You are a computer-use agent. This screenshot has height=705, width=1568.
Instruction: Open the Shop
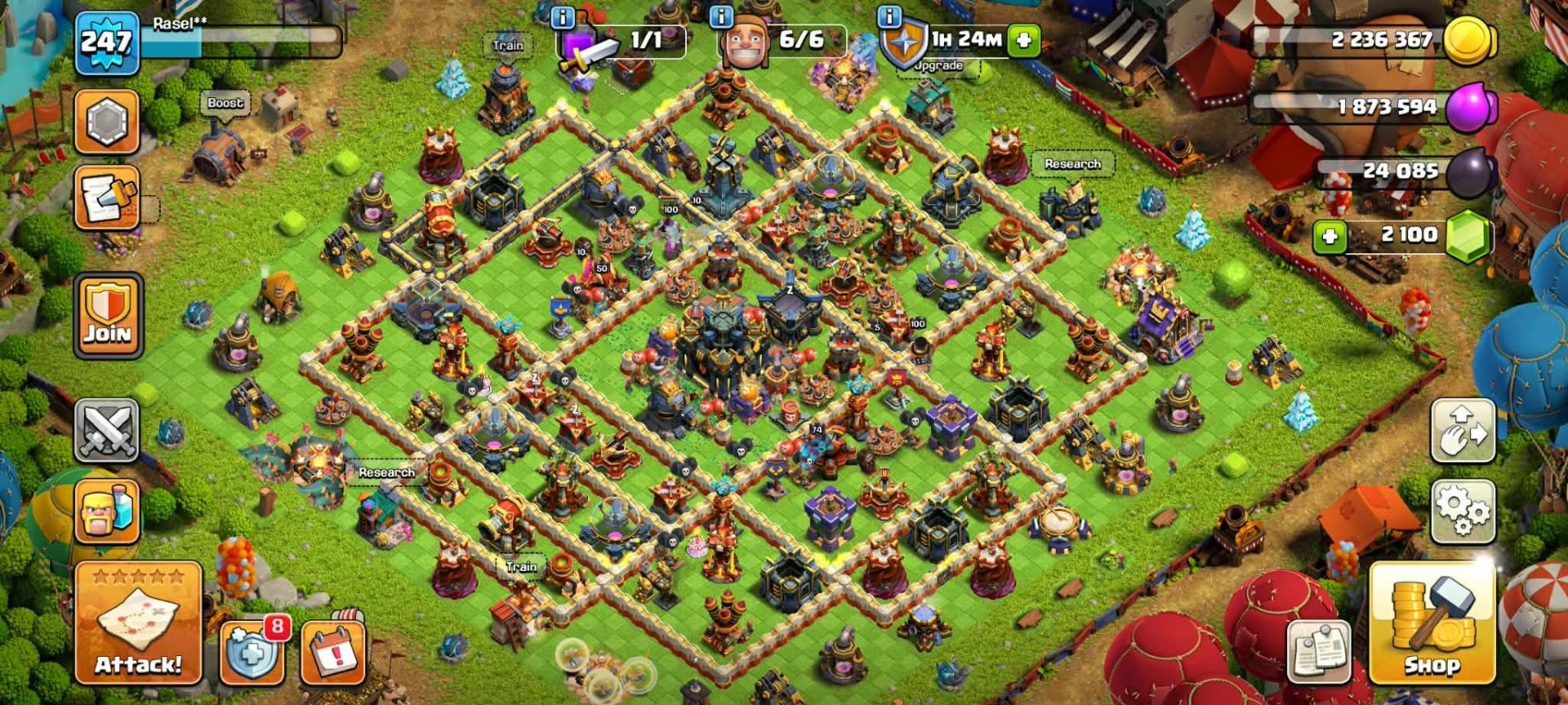coord(1432,623)
